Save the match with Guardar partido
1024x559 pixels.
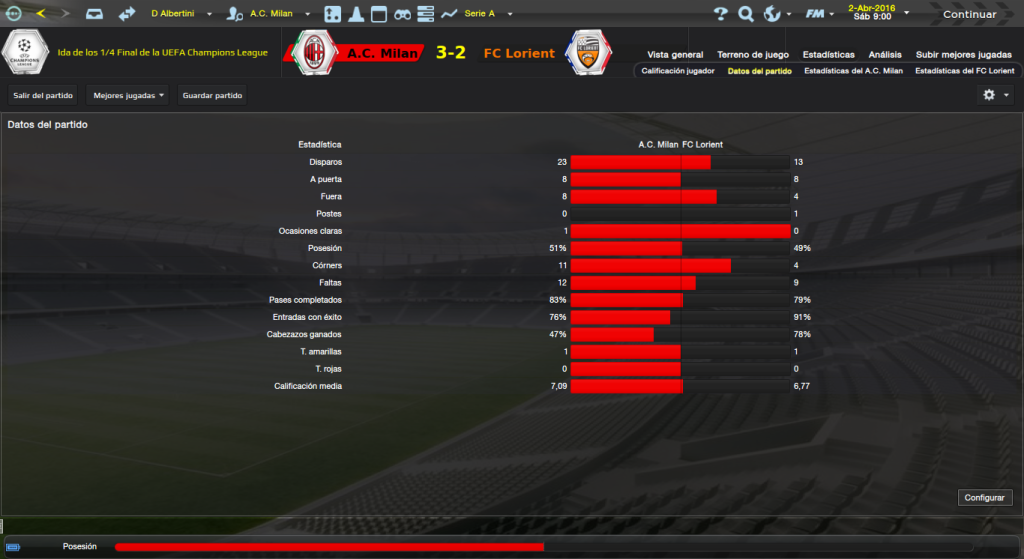click(x=213, y=95)
